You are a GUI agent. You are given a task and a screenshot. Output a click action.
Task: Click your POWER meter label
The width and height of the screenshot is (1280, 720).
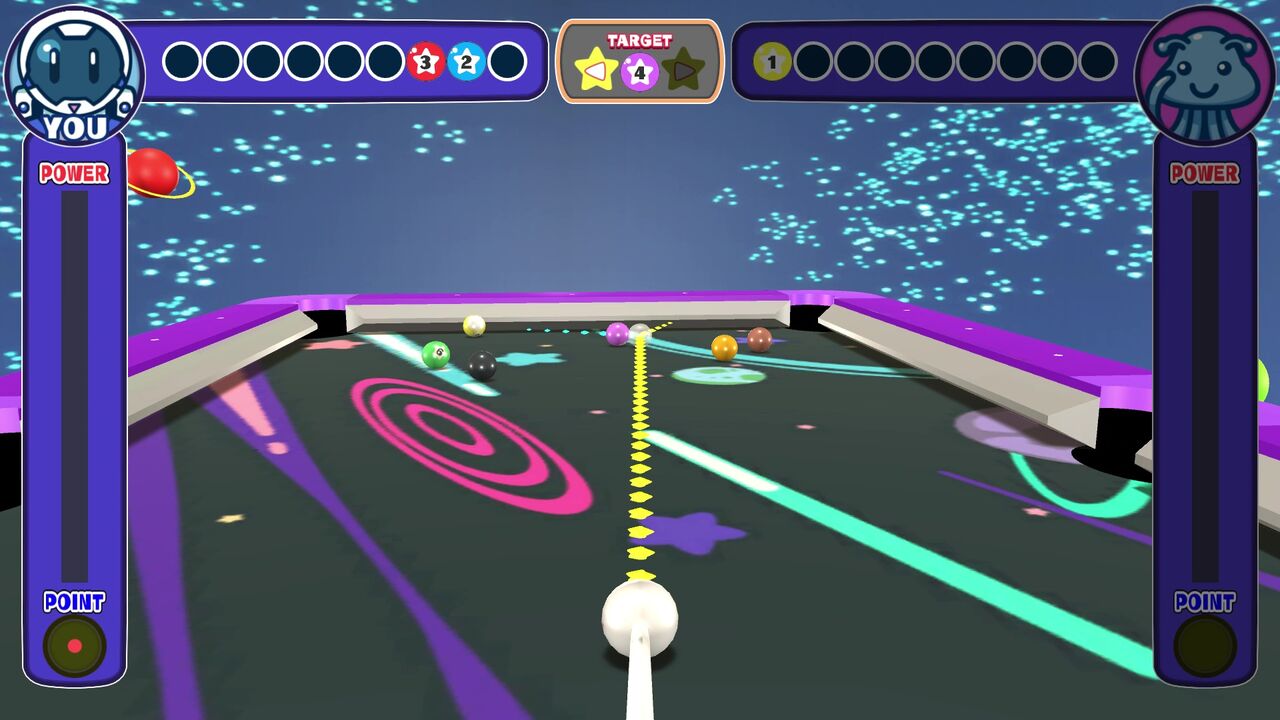(73, 172)
